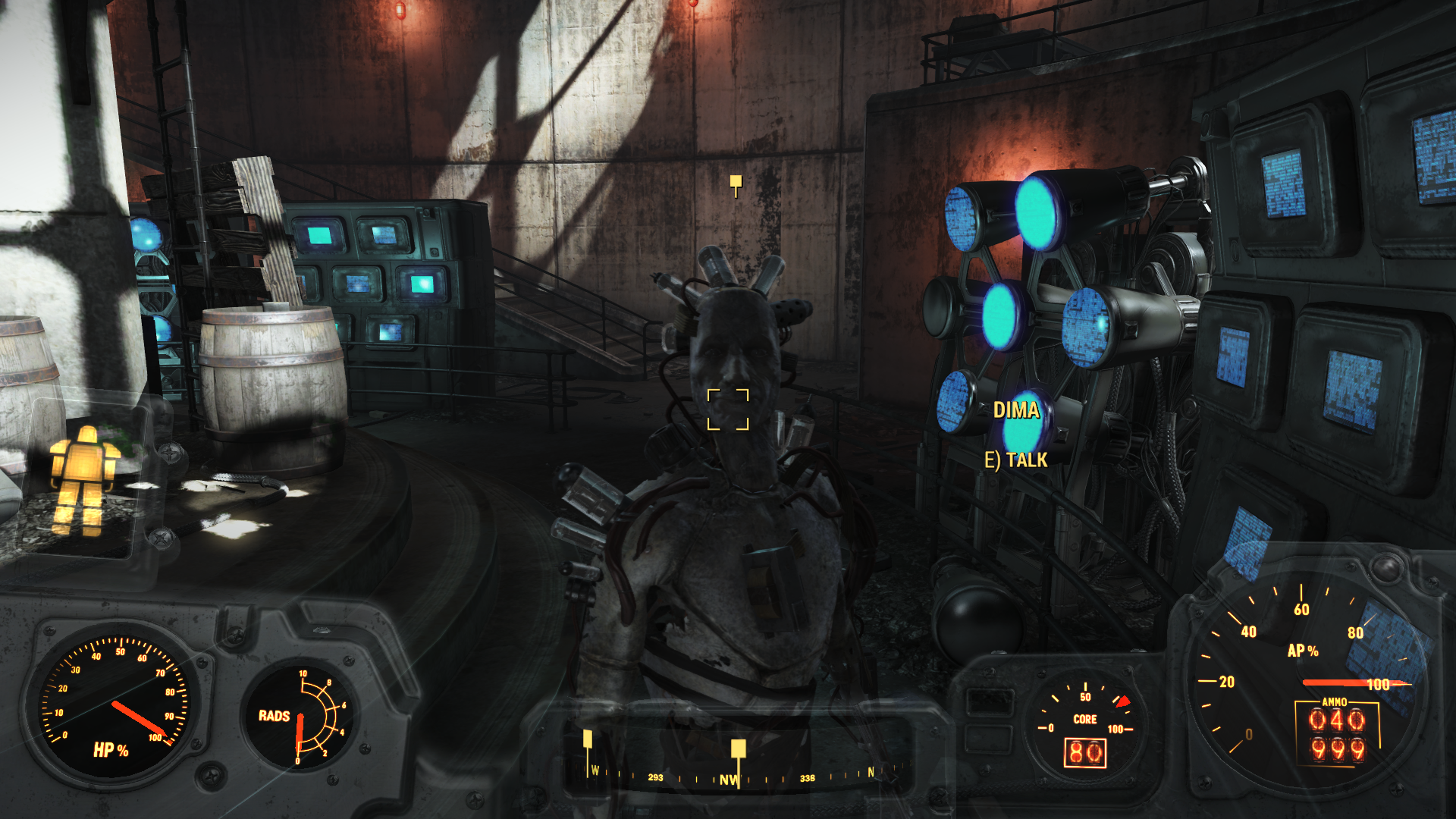Click the compass quest marker above NW
1456x819 pixels.
click(738, 749)
